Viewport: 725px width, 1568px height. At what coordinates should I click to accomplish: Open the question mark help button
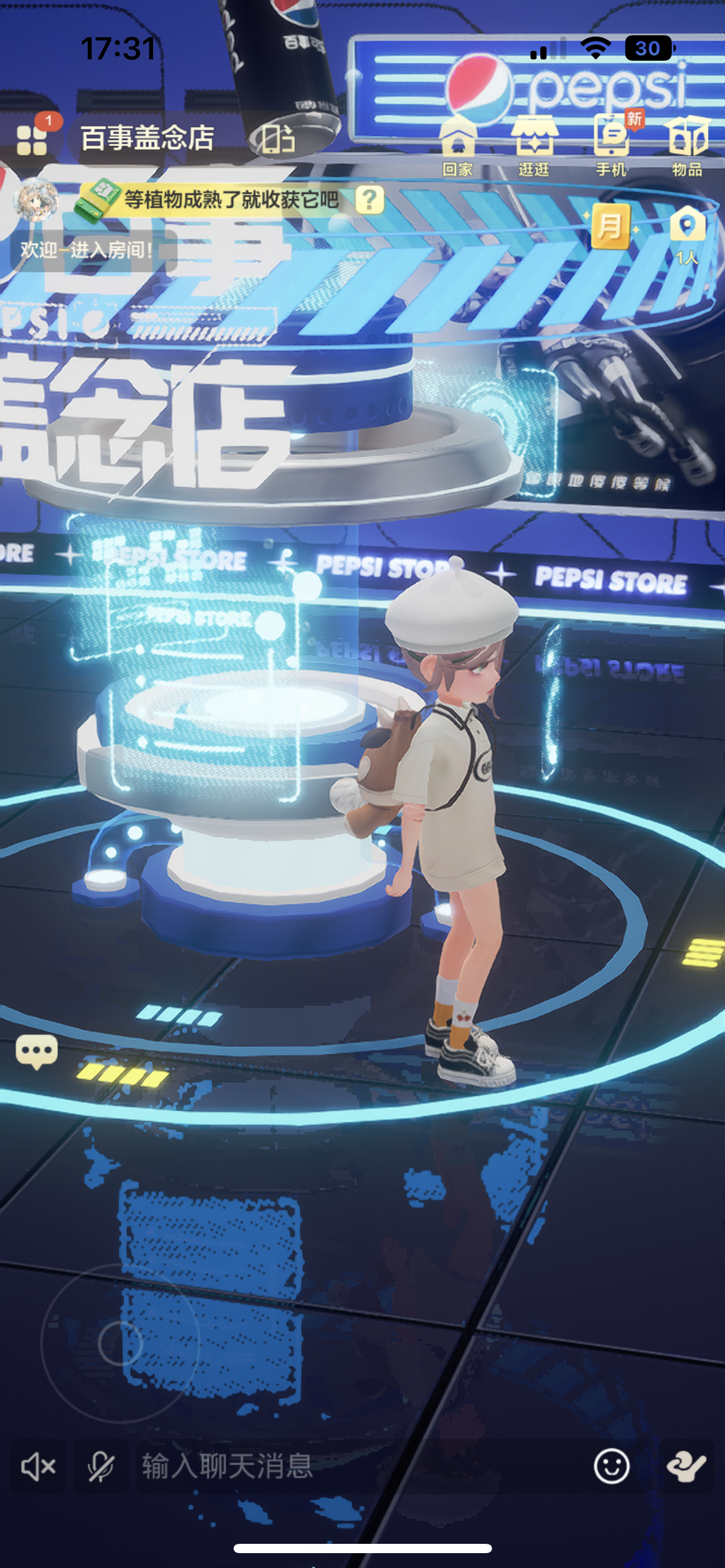pyautogui.click(x=369, y=199)
